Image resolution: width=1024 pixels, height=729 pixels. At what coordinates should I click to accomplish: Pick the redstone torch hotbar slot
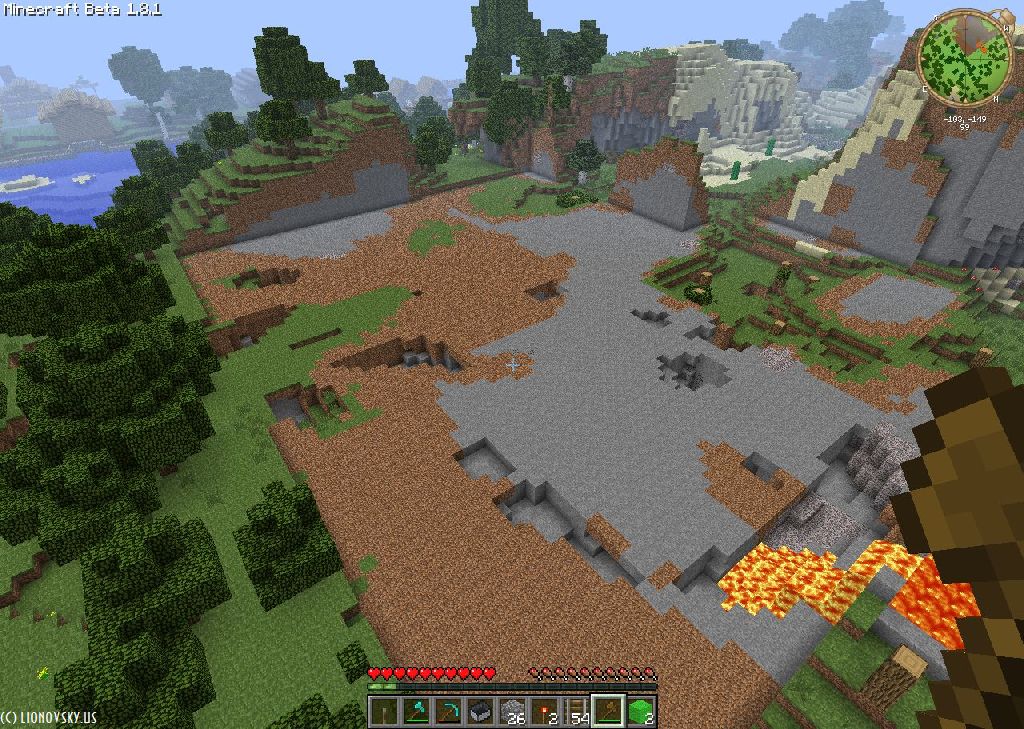tap(544, 711)
